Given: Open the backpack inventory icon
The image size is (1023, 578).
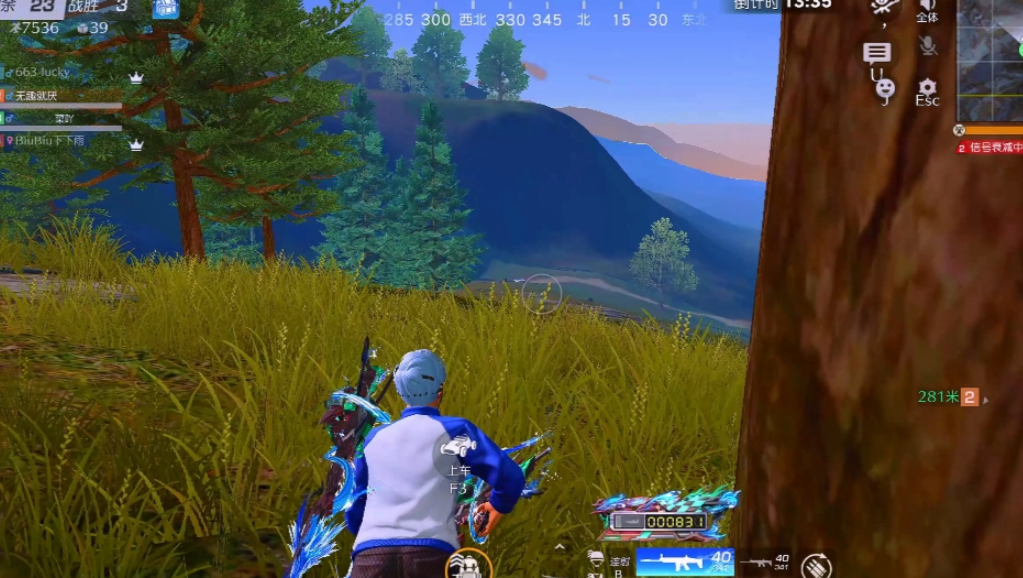Looking at the screenshot, I should [467, 564].
